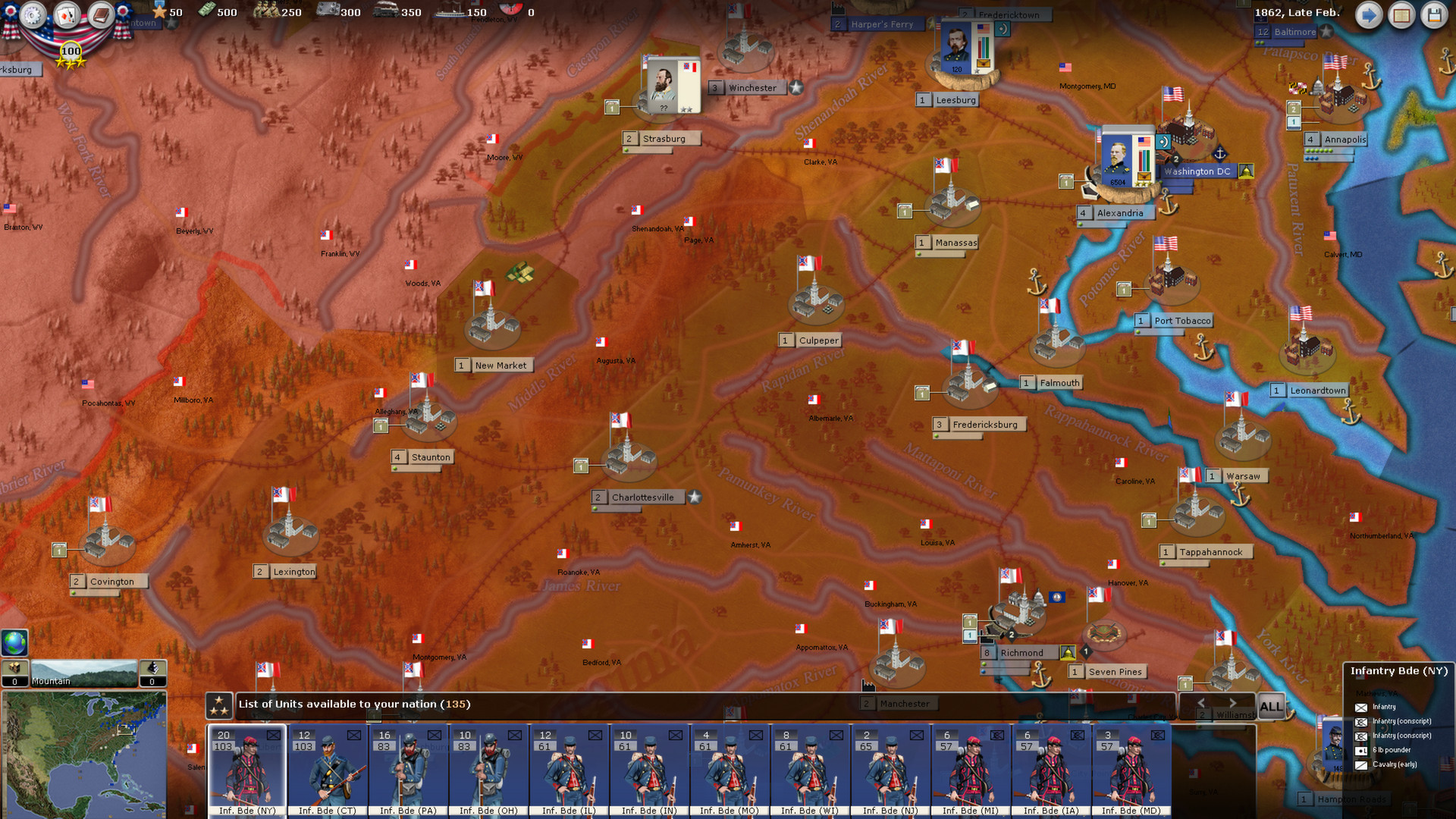Screen dimensions: 1456x819
Task: Click the left chevron in the unit browser
Action: (1203, 702)
